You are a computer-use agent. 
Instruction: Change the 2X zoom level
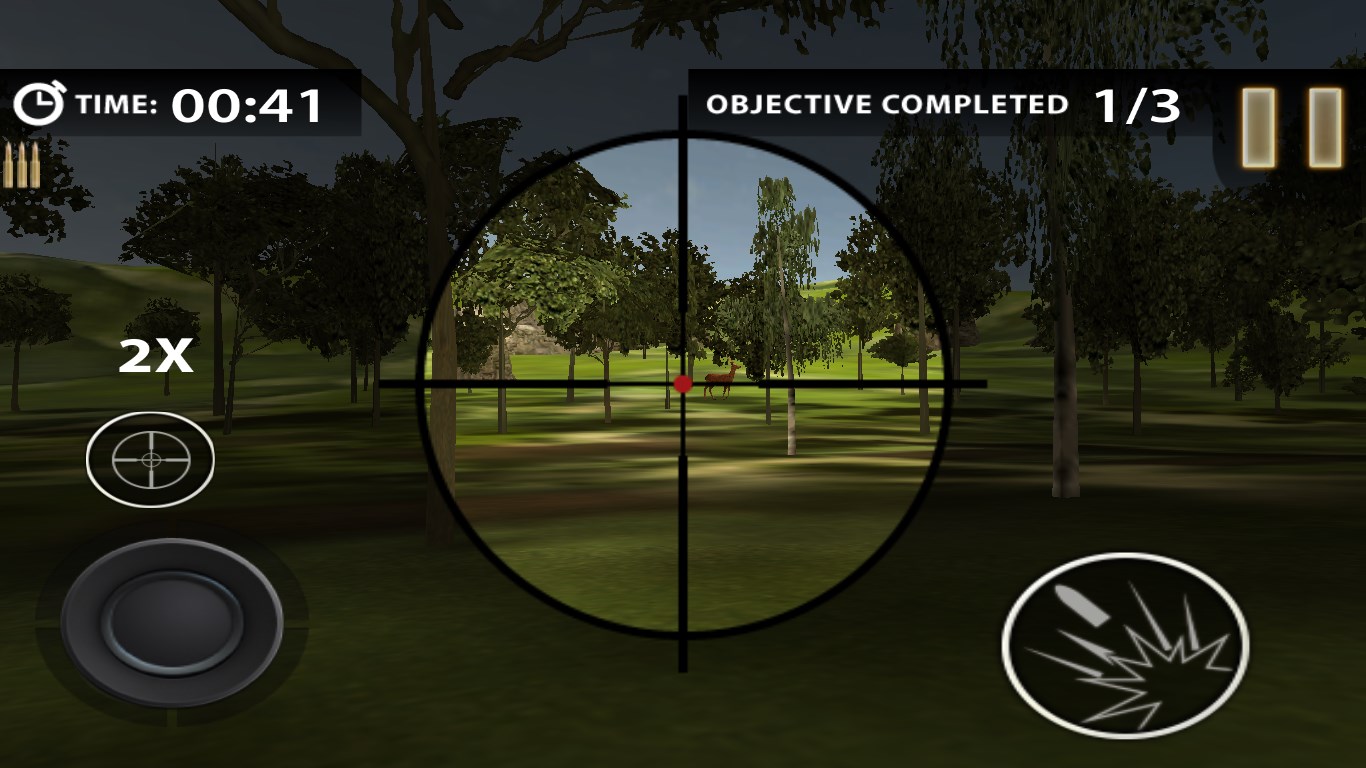[155, 357]
